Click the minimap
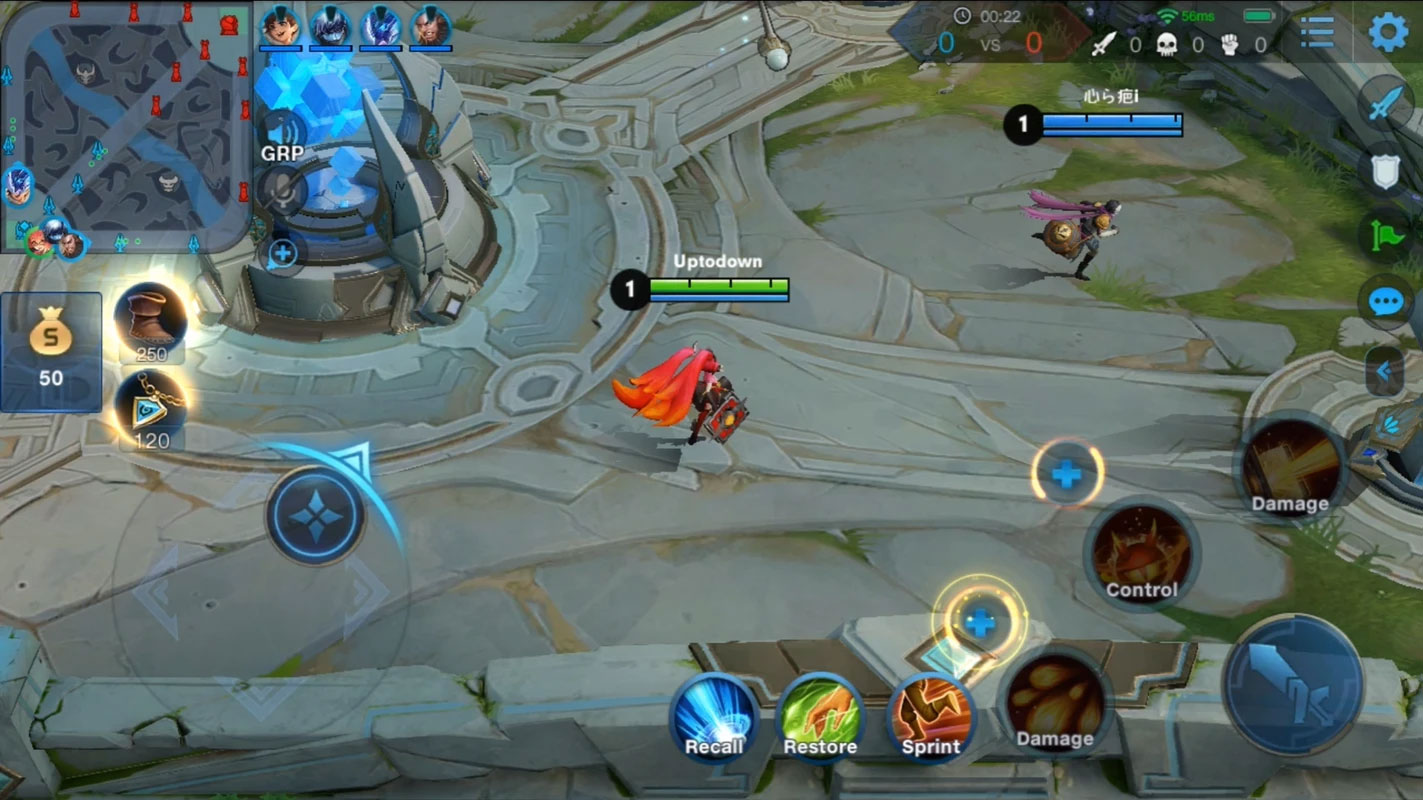1423x800 pixels. (x=125, y=125)
